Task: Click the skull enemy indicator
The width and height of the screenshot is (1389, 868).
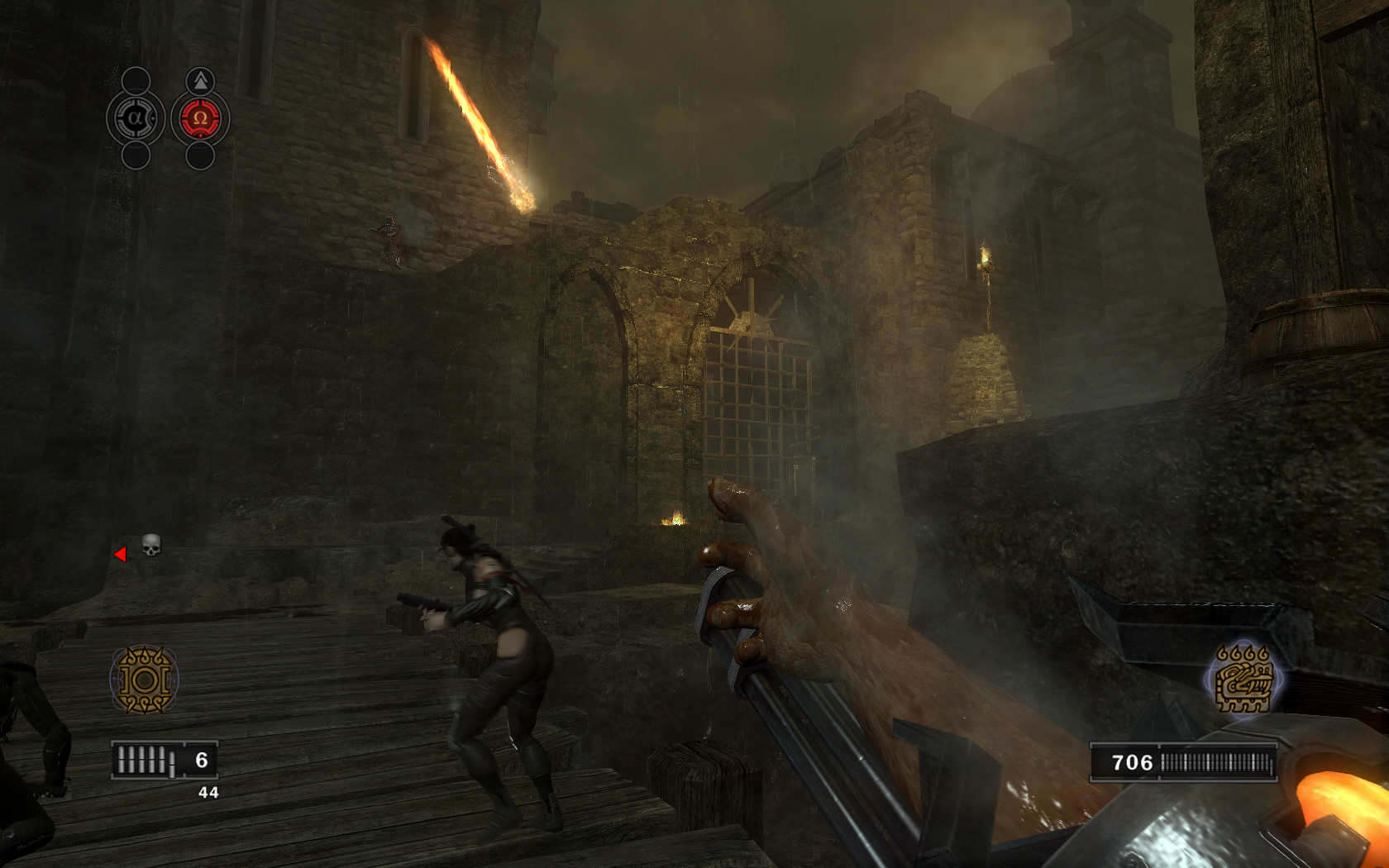Action: pyautogui.click(x=150, y=545)
